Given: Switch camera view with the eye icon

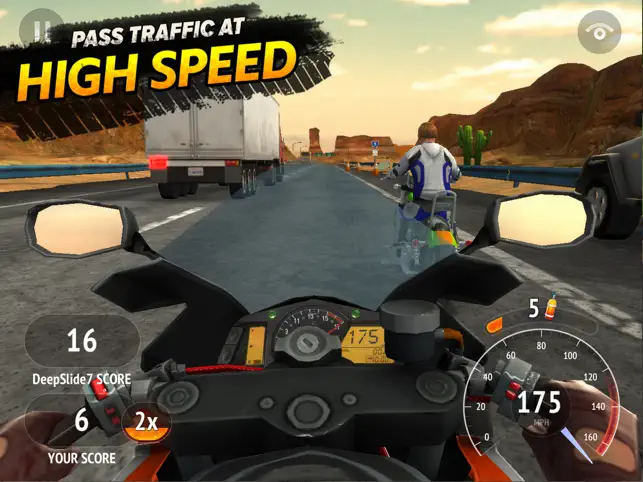Looking at the screenshot, I should coord(600,33).
